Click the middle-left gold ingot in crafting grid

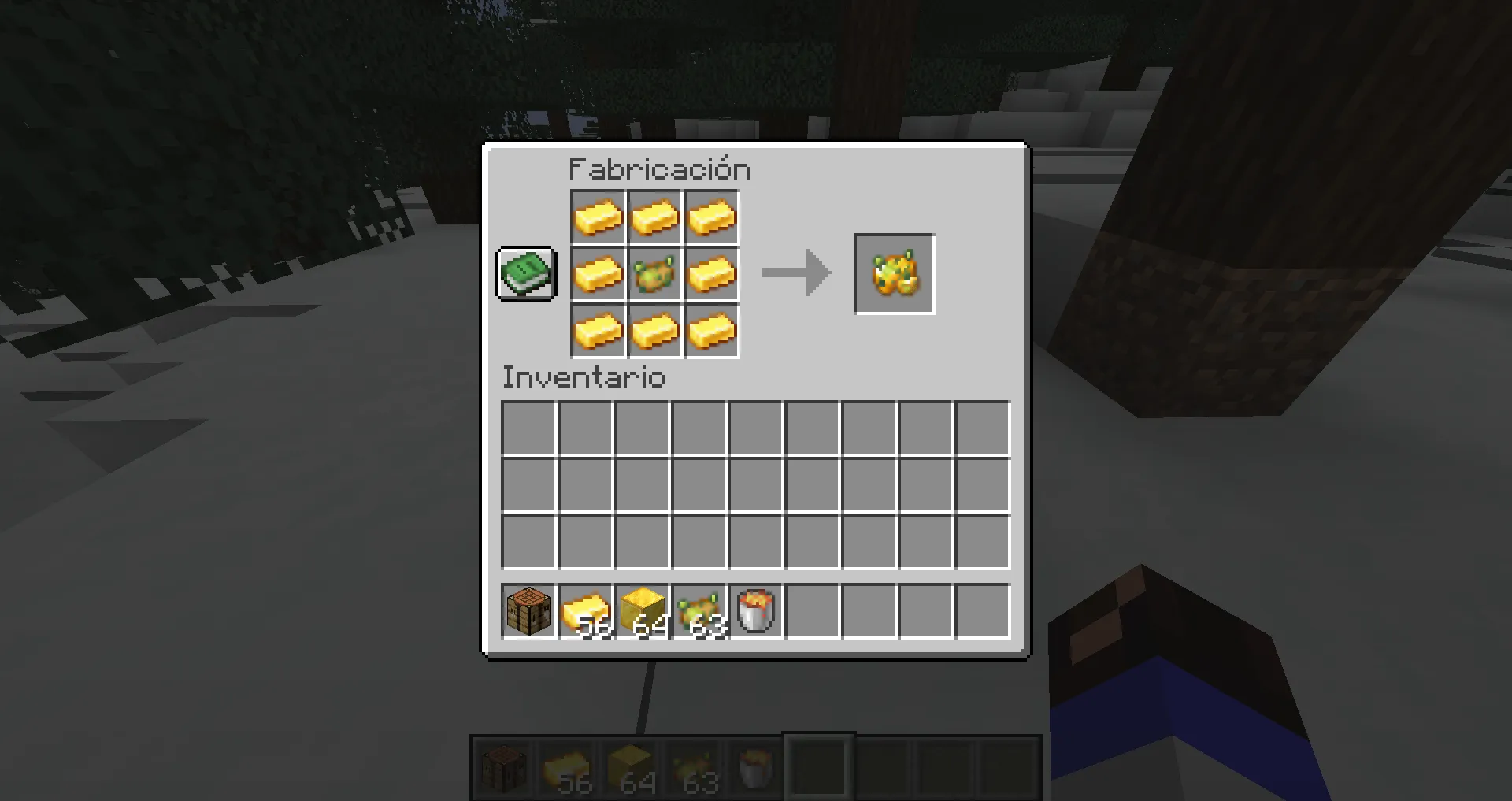[598, 274]
